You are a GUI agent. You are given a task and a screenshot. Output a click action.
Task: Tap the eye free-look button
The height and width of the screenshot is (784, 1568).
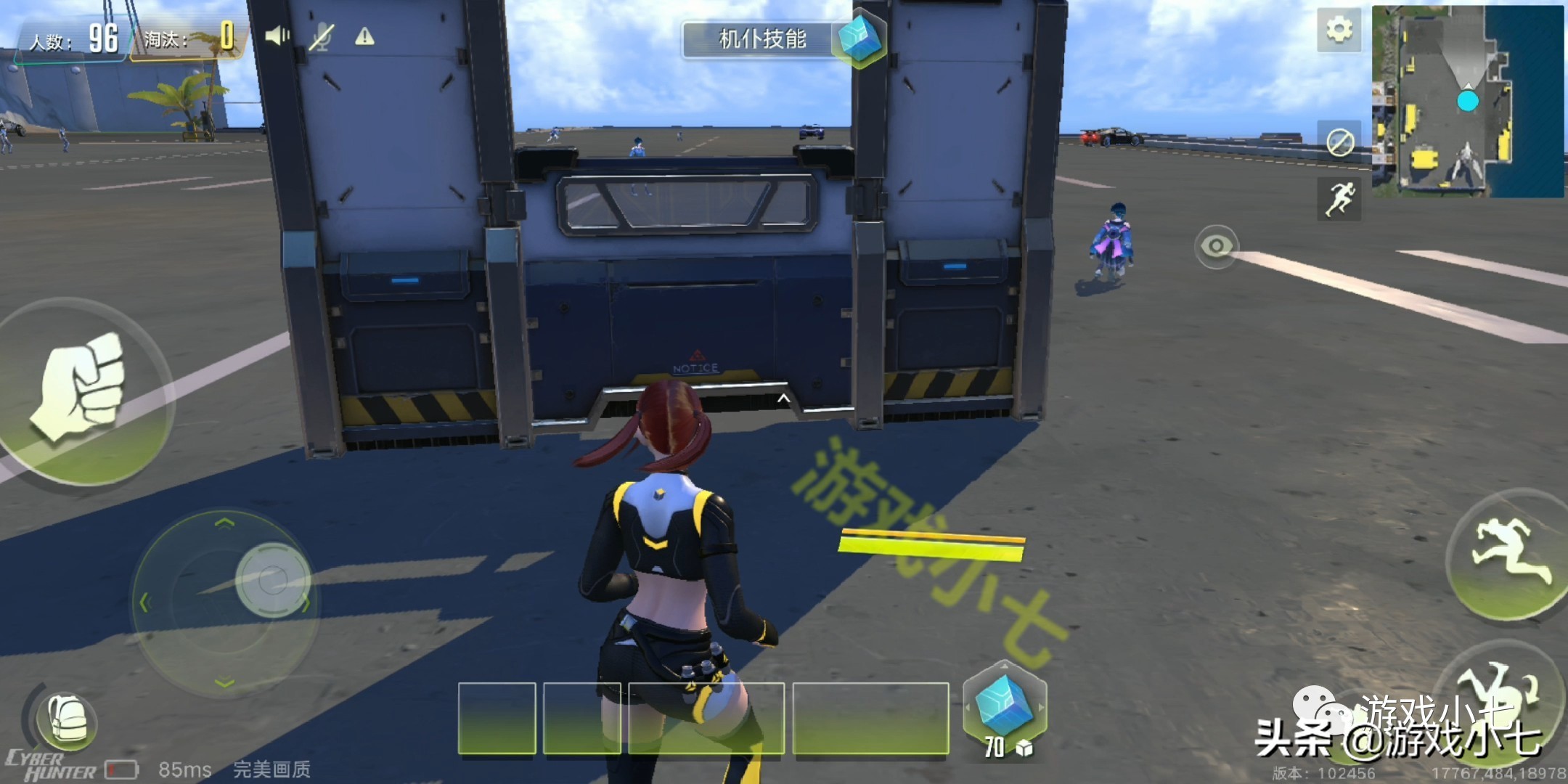point(1216,247)
